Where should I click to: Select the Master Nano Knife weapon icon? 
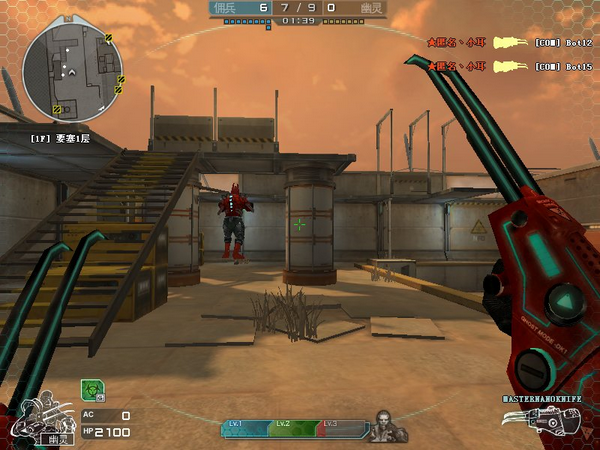tap(550, 422)
